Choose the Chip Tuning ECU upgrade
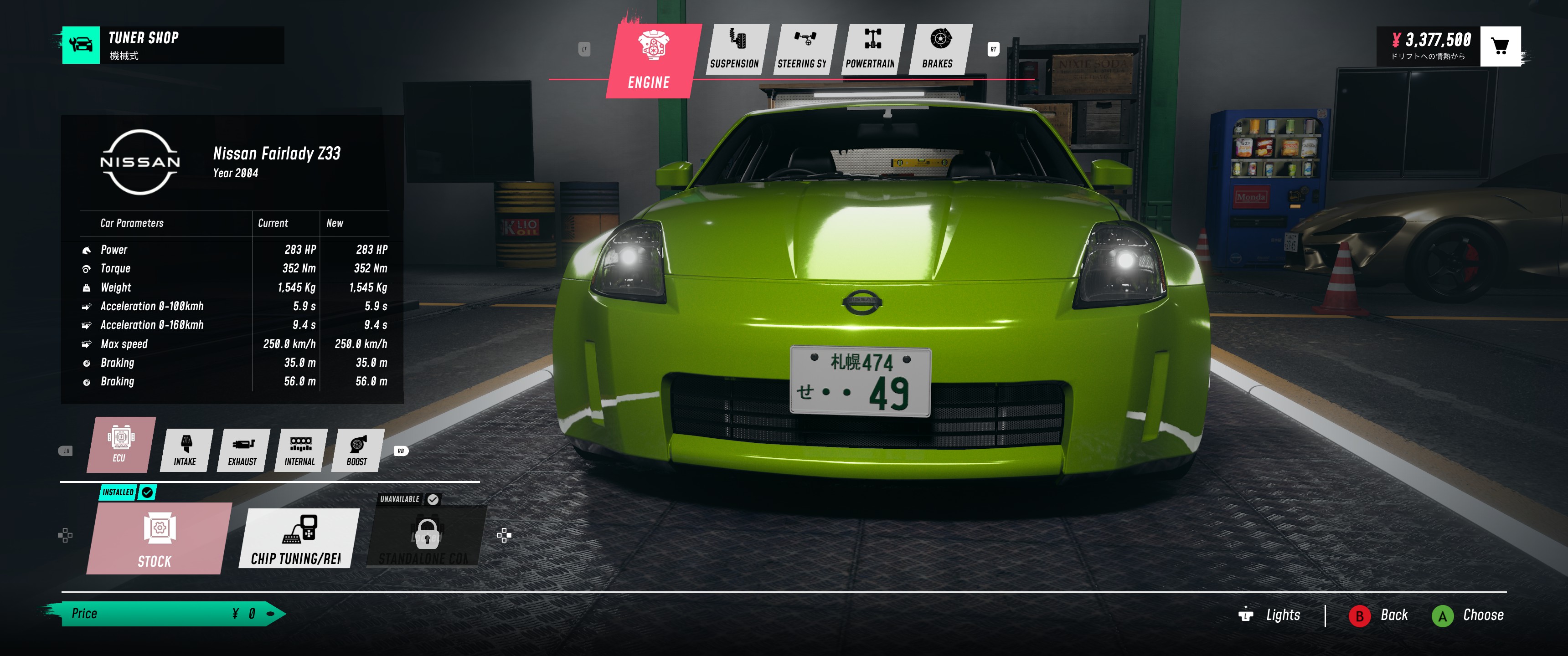The image size is (1568, 656). tap(299, 538)
